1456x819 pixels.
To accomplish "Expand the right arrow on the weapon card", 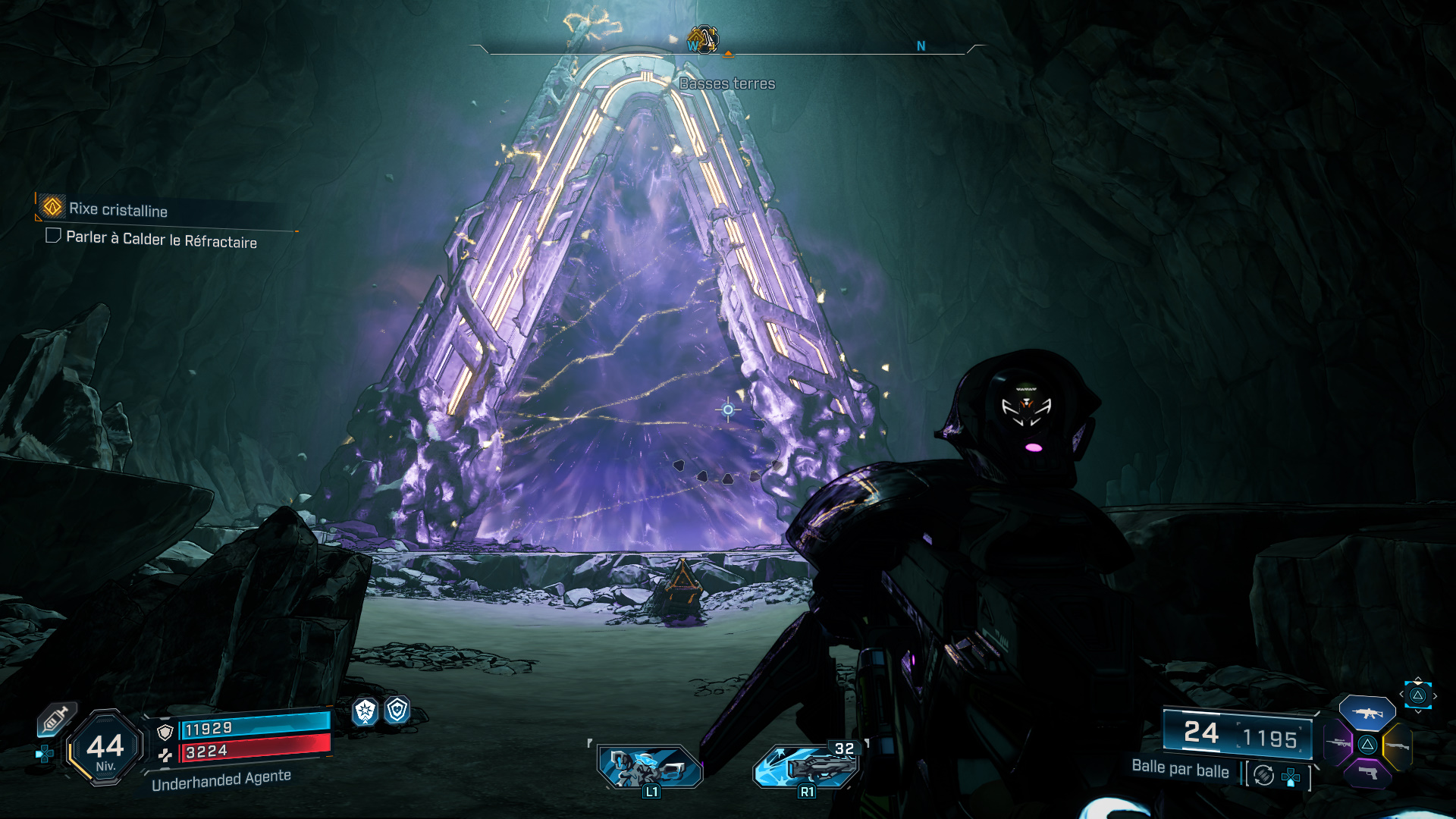I will [x=1437, y=696].
